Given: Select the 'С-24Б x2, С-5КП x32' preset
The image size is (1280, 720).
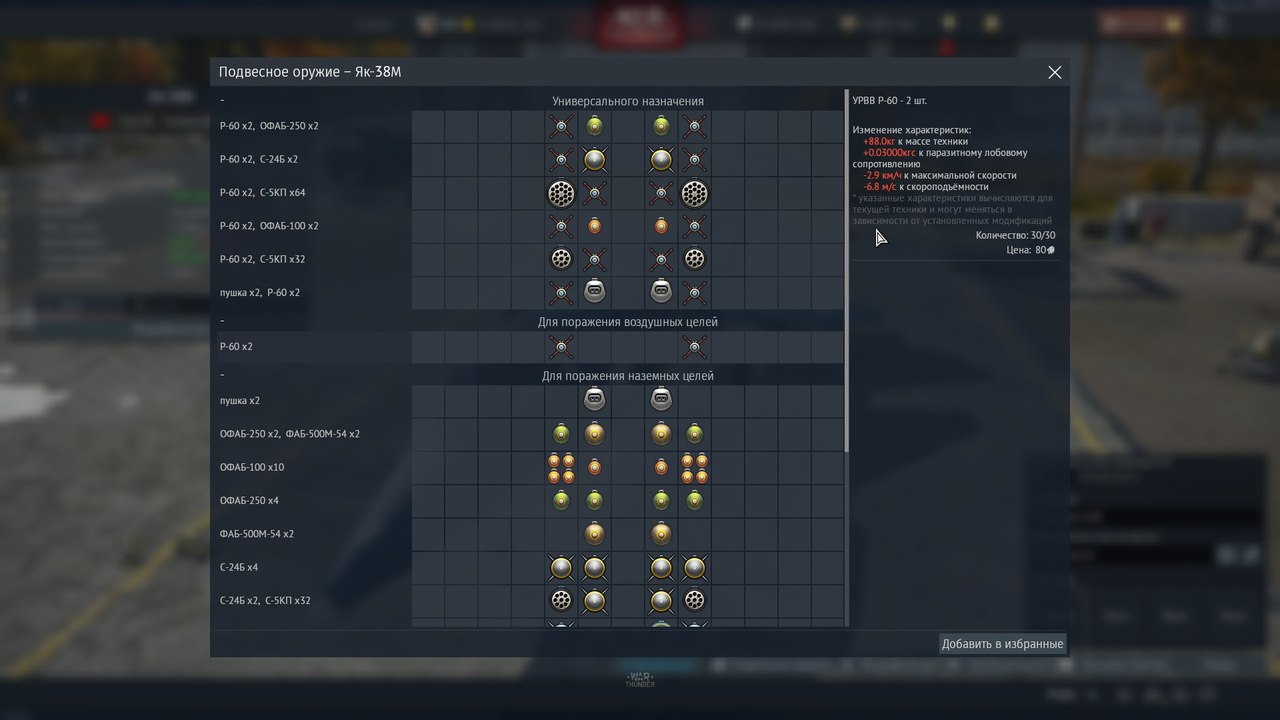Looking at the screenshot, I should 265,601.
